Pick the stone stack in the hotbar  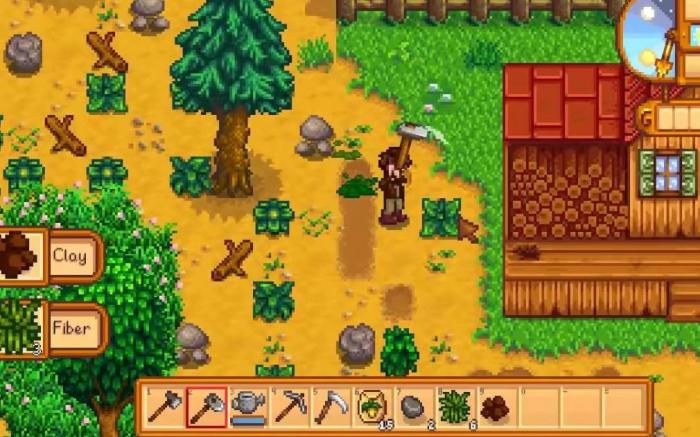(414, 407)
